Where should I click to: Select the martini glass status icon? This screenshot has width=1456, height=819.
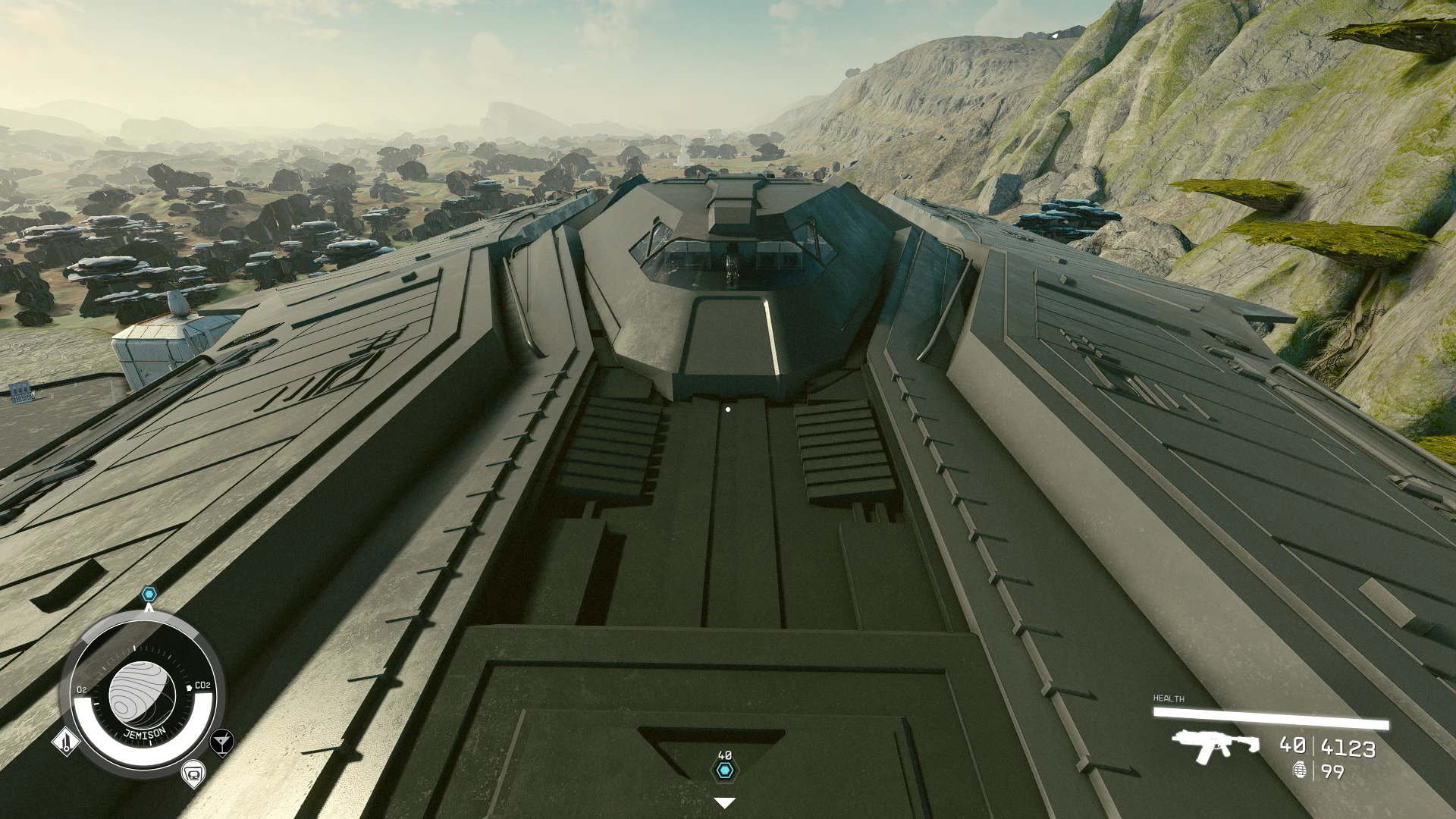click(x=221, y=742)
